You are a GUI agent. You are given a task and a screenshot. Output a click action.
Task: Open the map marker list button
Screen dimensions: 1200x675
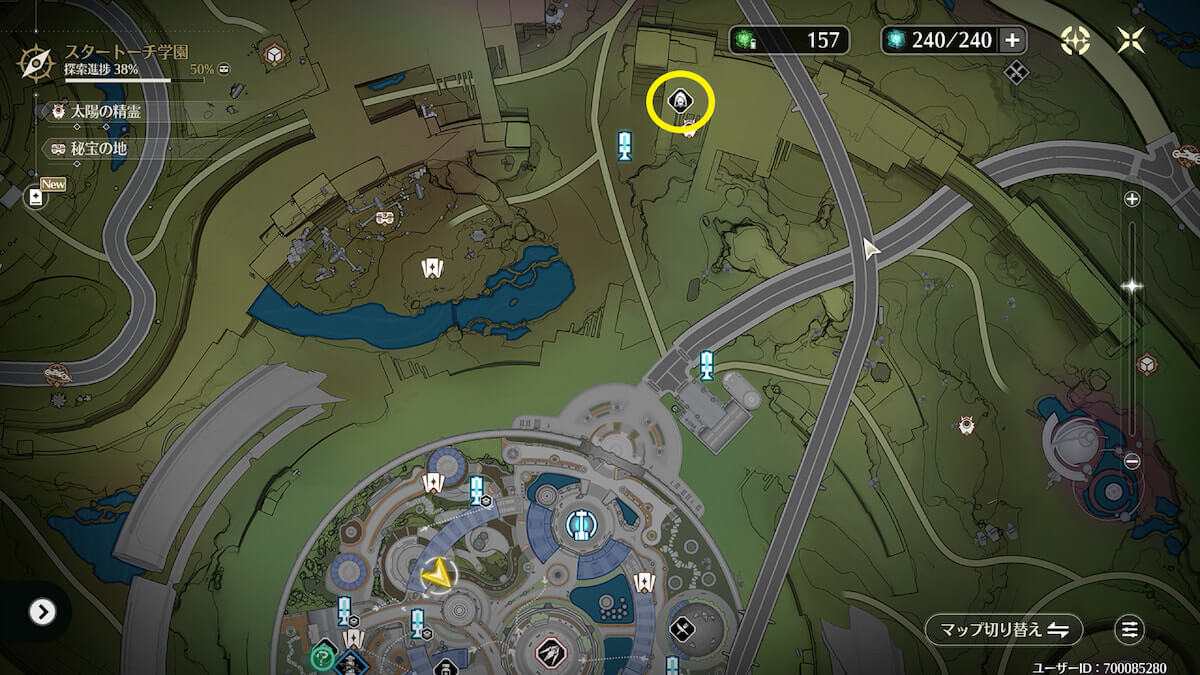click(x=1129, y=630)
